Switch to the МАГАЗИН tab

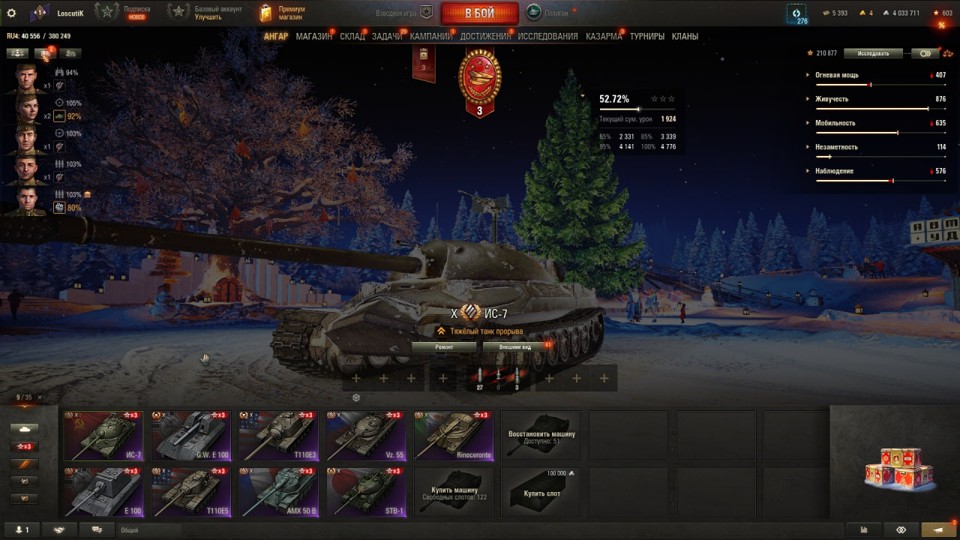[x=314, y=37]
